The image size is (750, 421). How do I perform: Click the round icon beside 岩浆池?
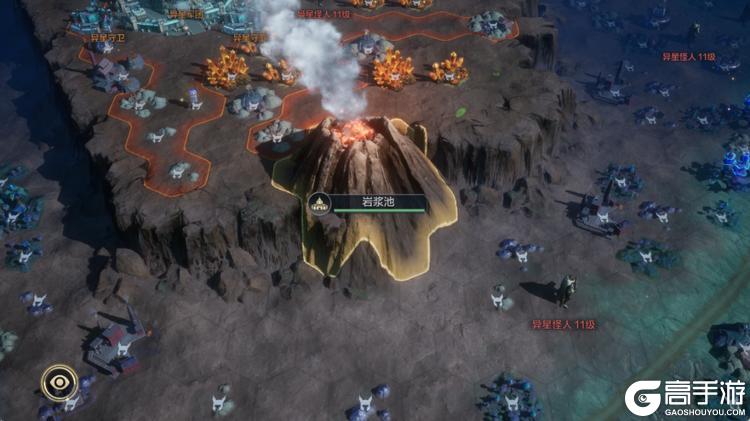[321, 201]
